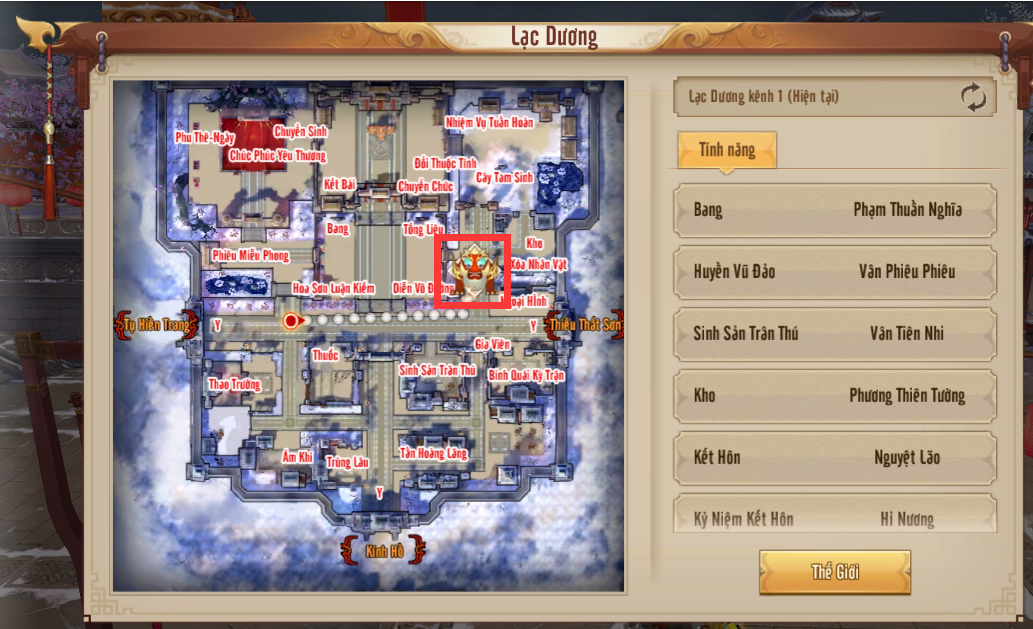Switch to the Tính năng tab
The image size is (1033, 629).
[726, 151]
